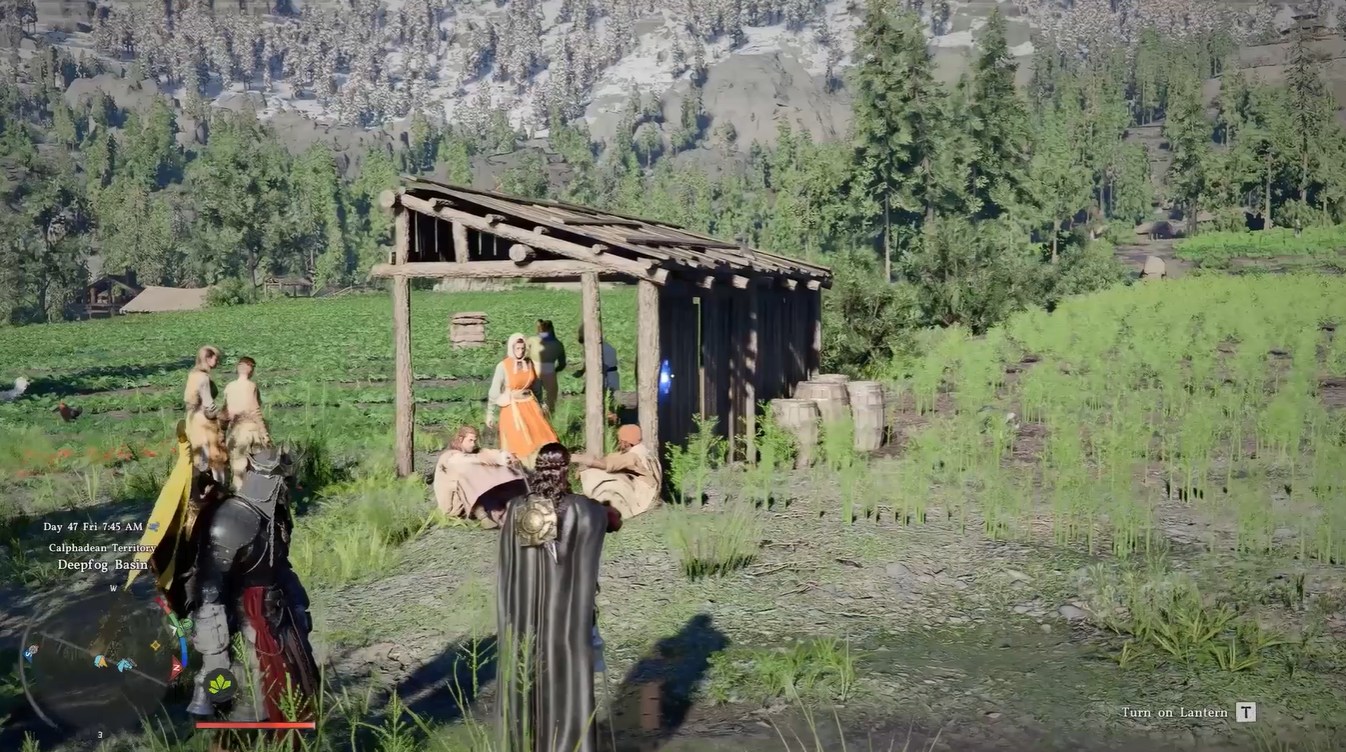
Task: Click the W compass direction indicator
Action: coord(113,590)
